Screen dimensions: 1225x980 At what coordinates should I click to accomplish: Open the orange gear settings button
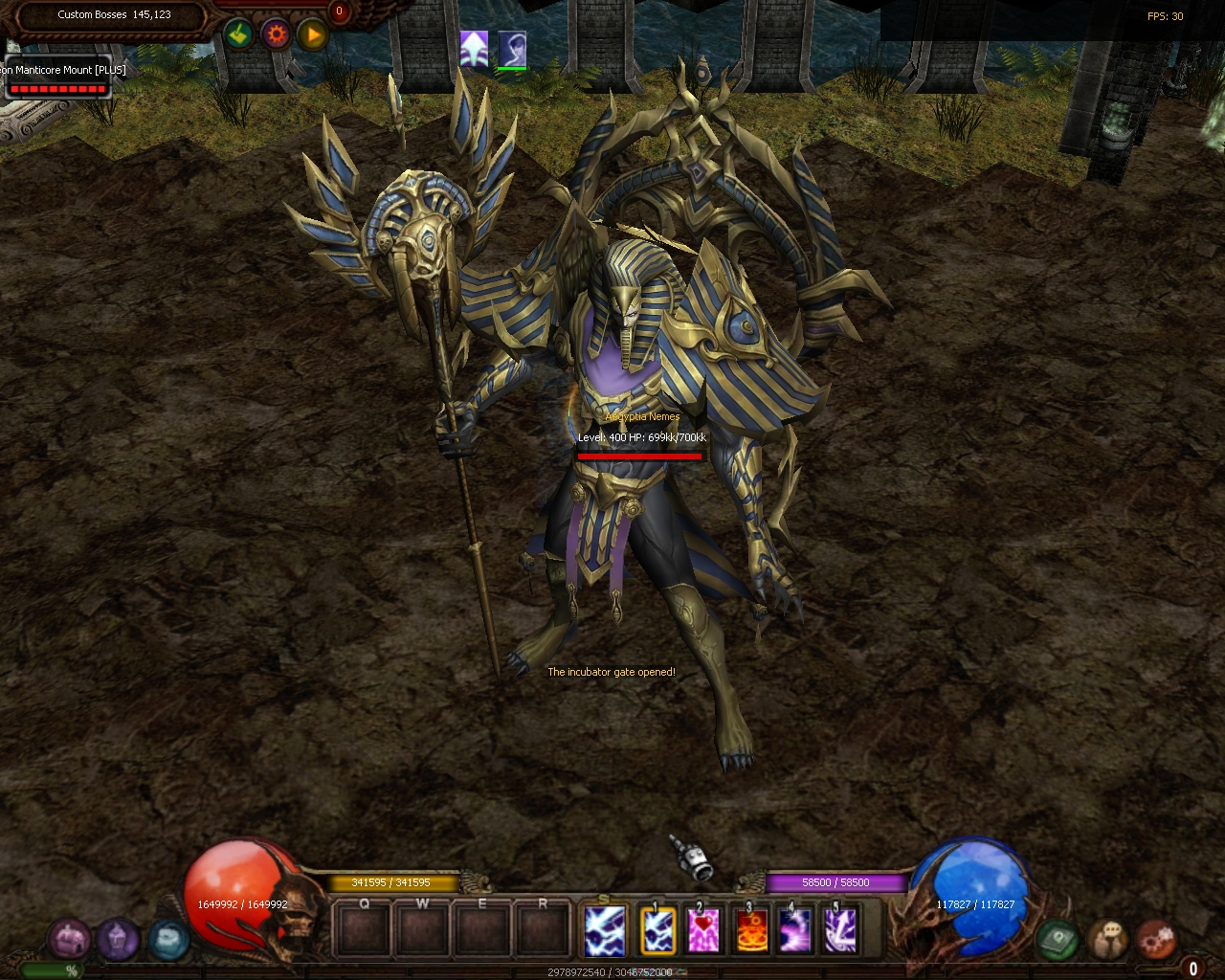tap(276, 35)
